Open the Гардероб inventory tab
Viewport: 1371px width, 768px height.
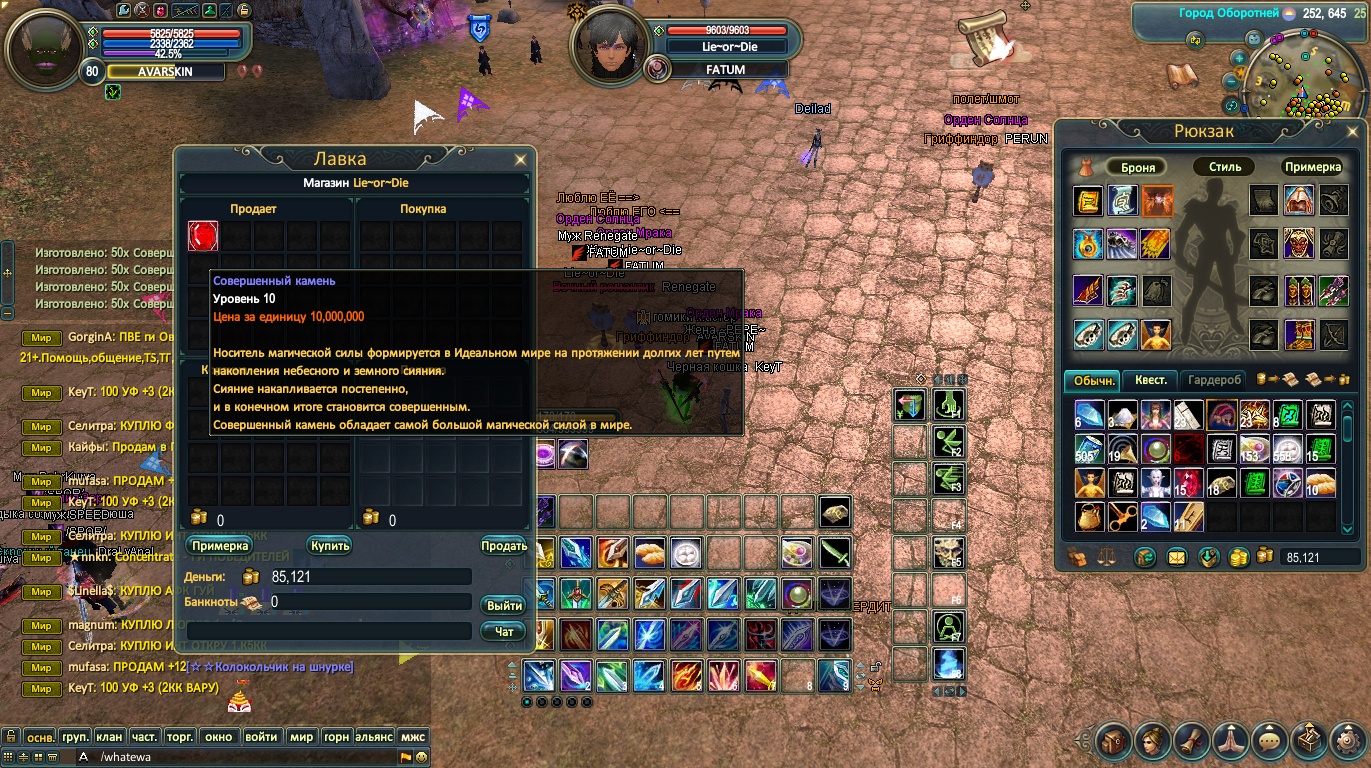1215,380
